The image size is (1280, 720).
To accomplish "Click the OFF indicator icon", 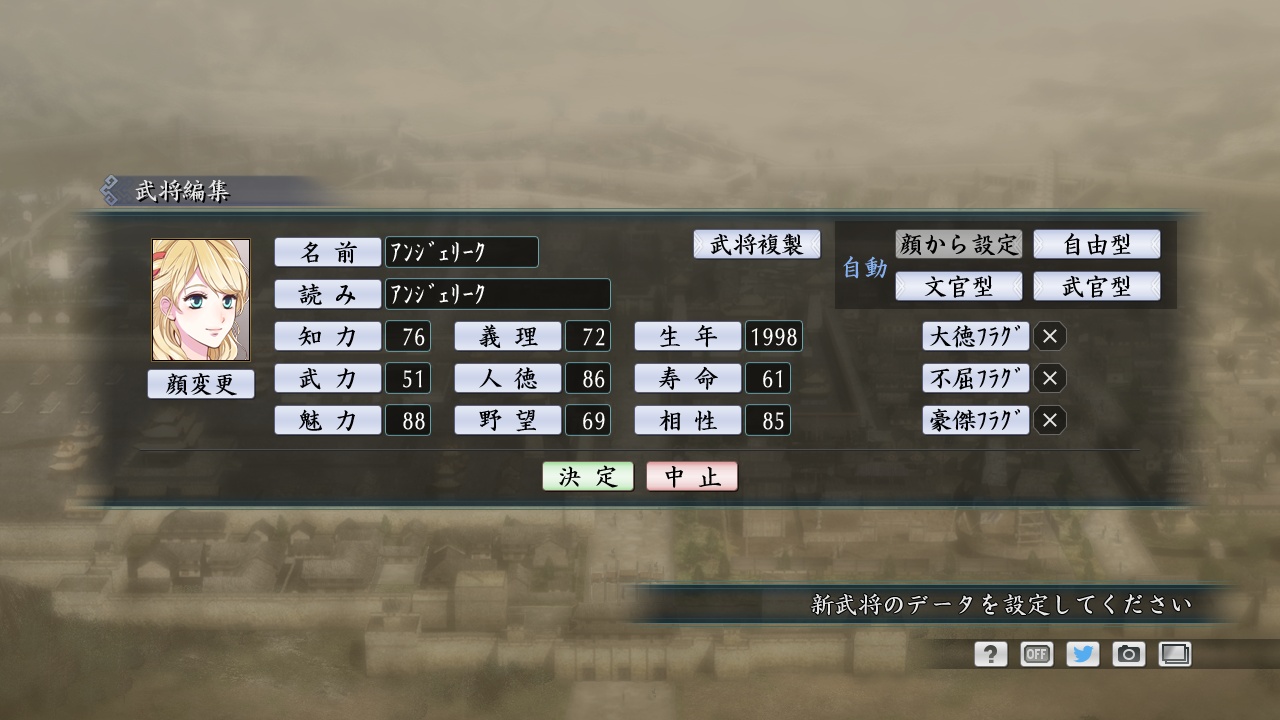I will click(x=1036, y=654).
